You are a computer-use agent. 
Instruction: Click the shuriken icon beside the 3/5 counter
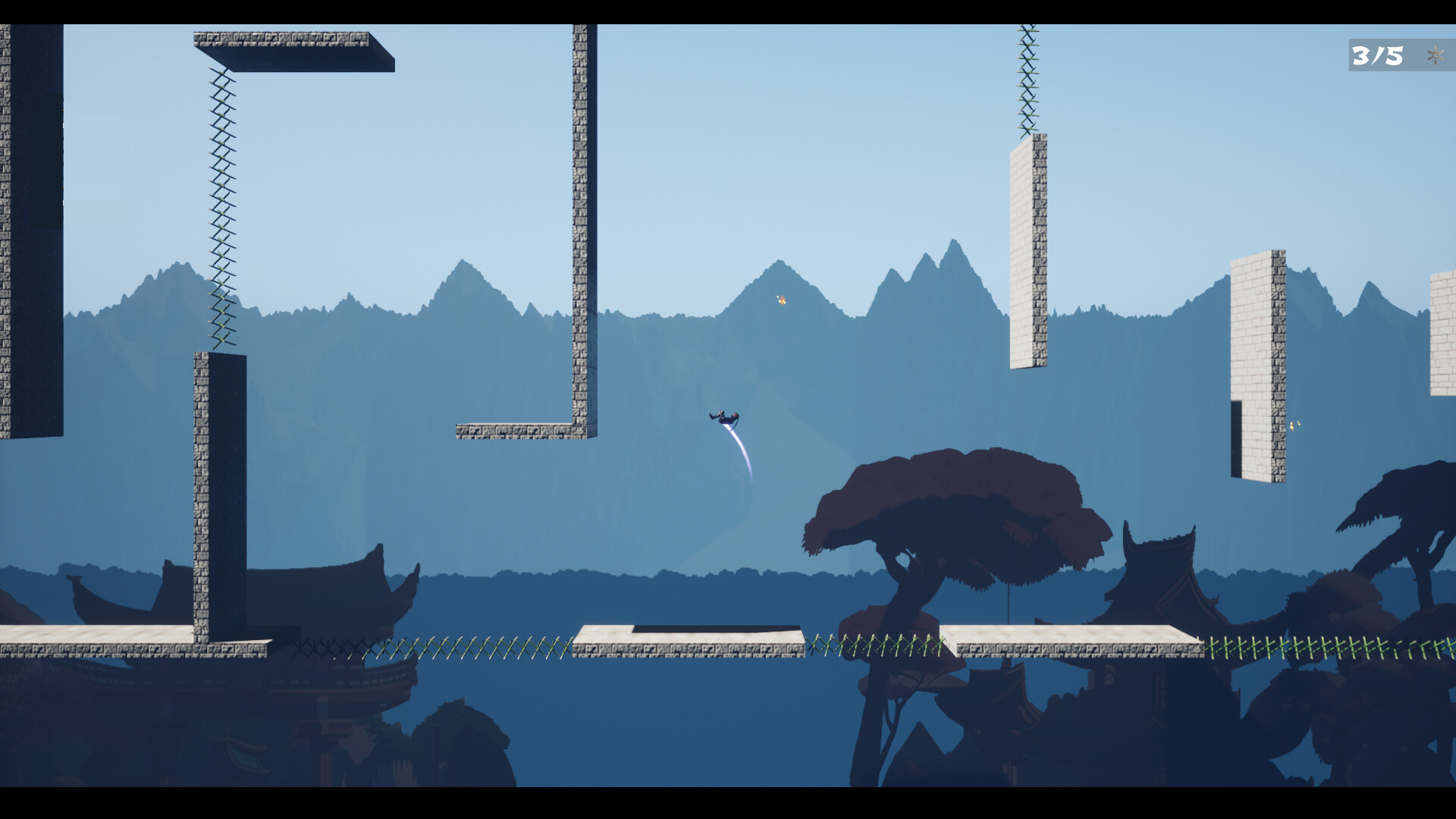[x=1433, y=55]
